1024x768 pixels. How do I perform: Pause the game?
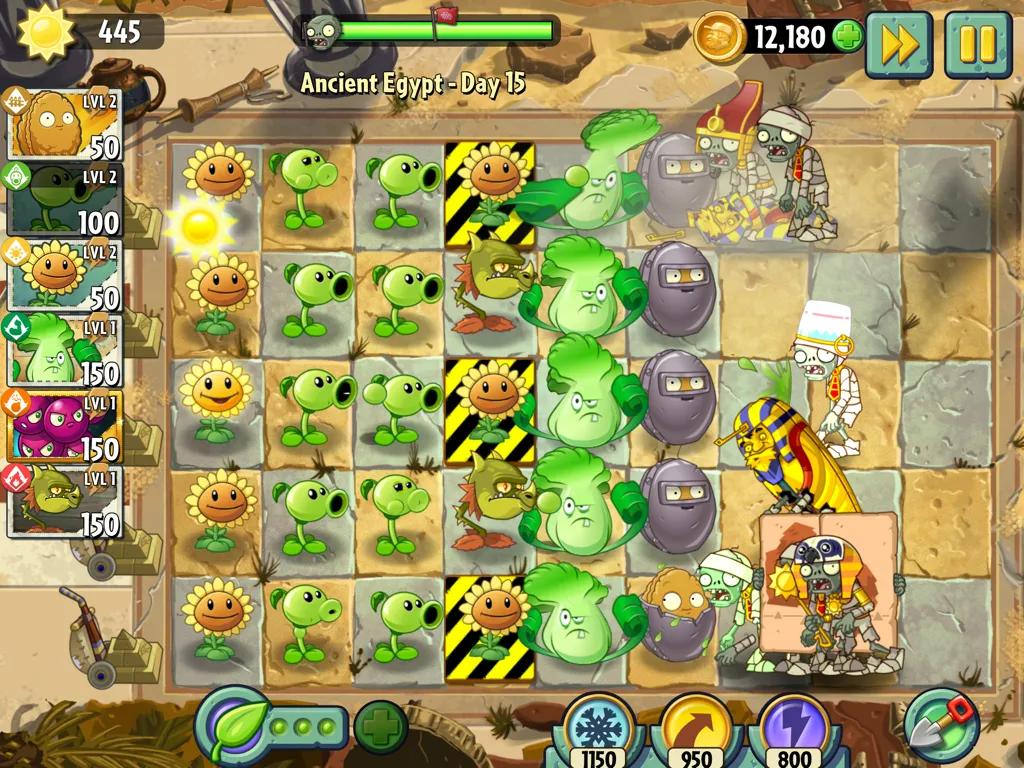[x=977, y=44]
